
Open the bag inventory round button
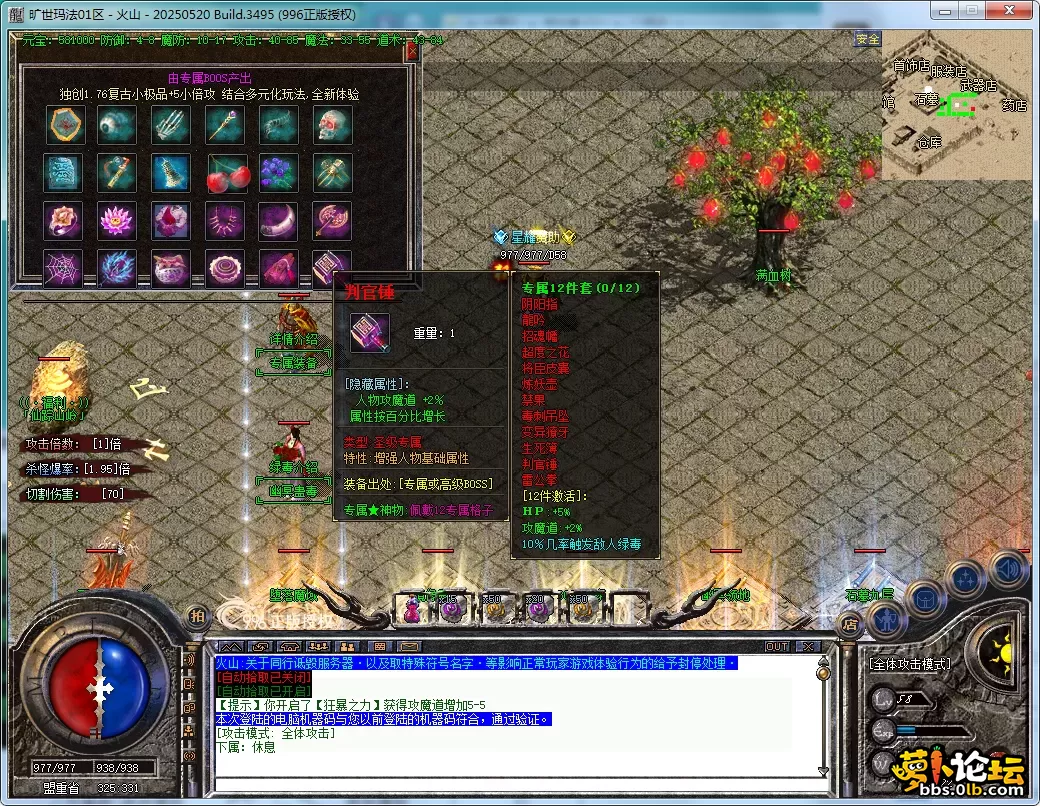[x=927, y=600]
